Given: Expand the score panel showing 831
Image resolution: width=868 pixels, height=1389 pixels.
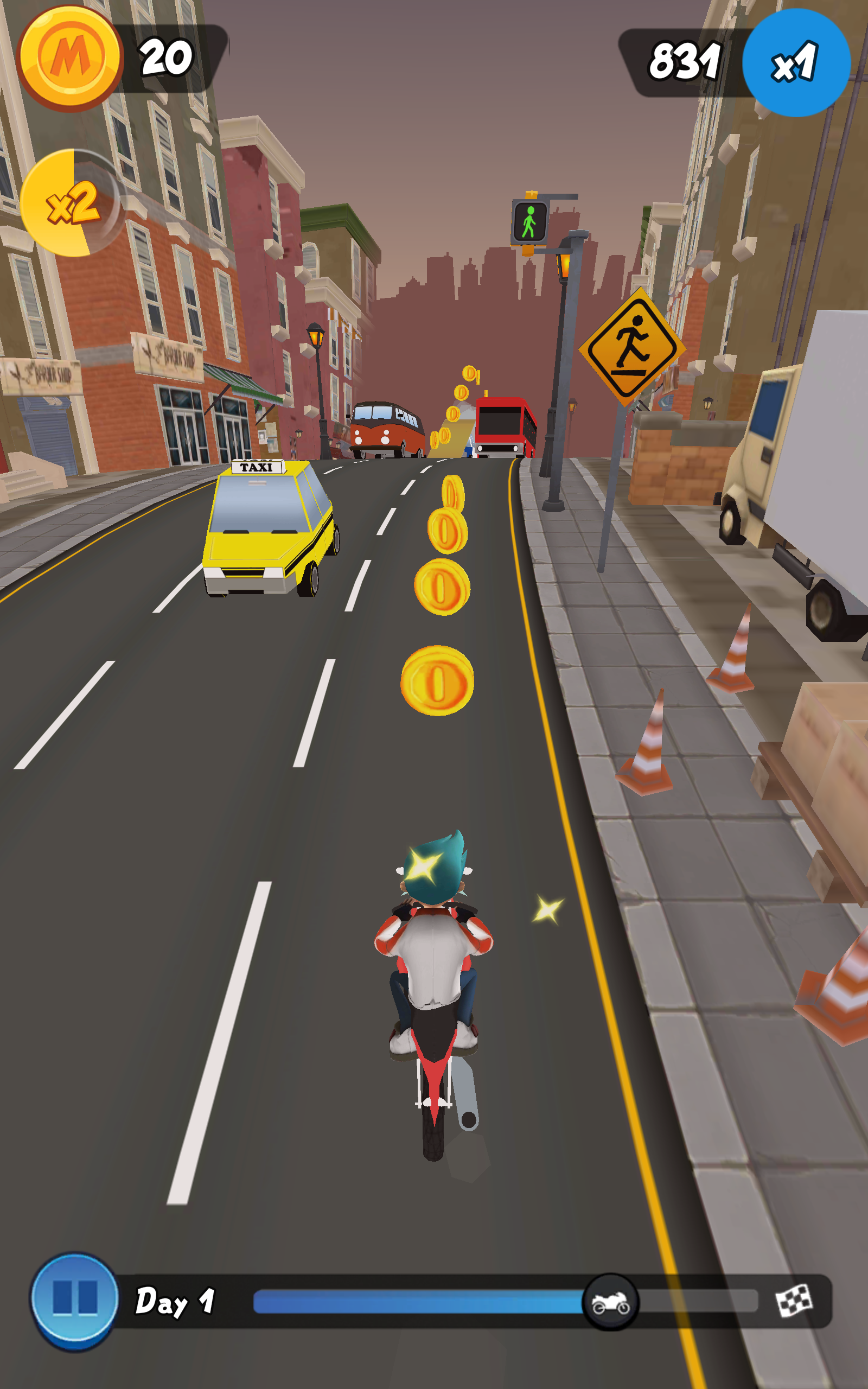Looking at the screenshot, I should pyautogui.click(x=686, y=60).
